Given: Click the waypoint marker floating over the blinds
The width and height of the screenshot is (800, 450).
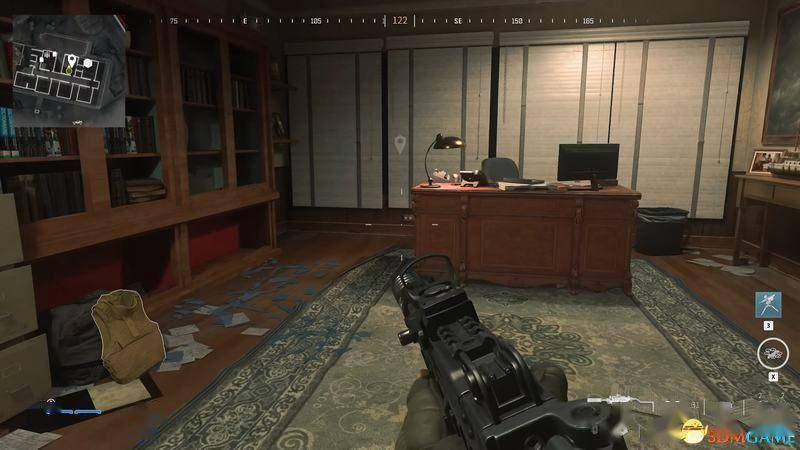Looking at the screenshot, I should pos(401,145).
